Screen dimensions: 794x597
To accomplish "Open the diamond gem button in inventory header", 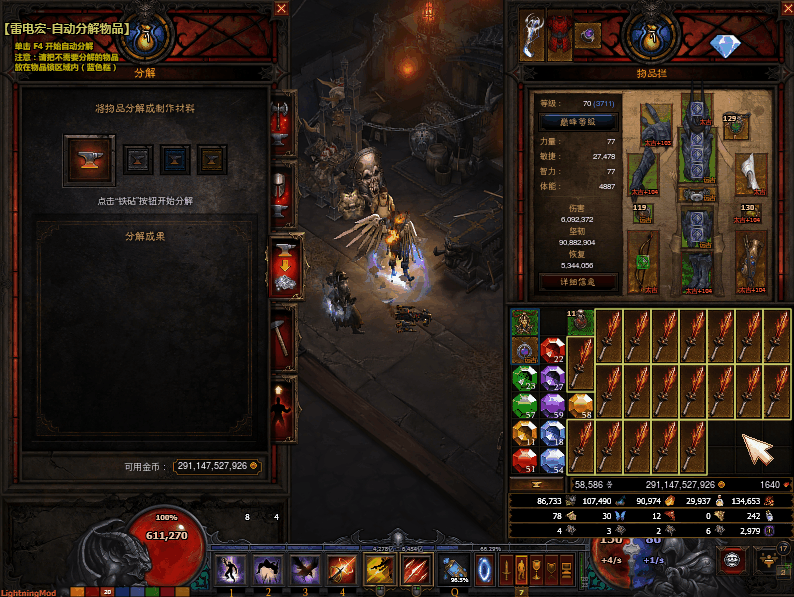I will pos(723,46).
